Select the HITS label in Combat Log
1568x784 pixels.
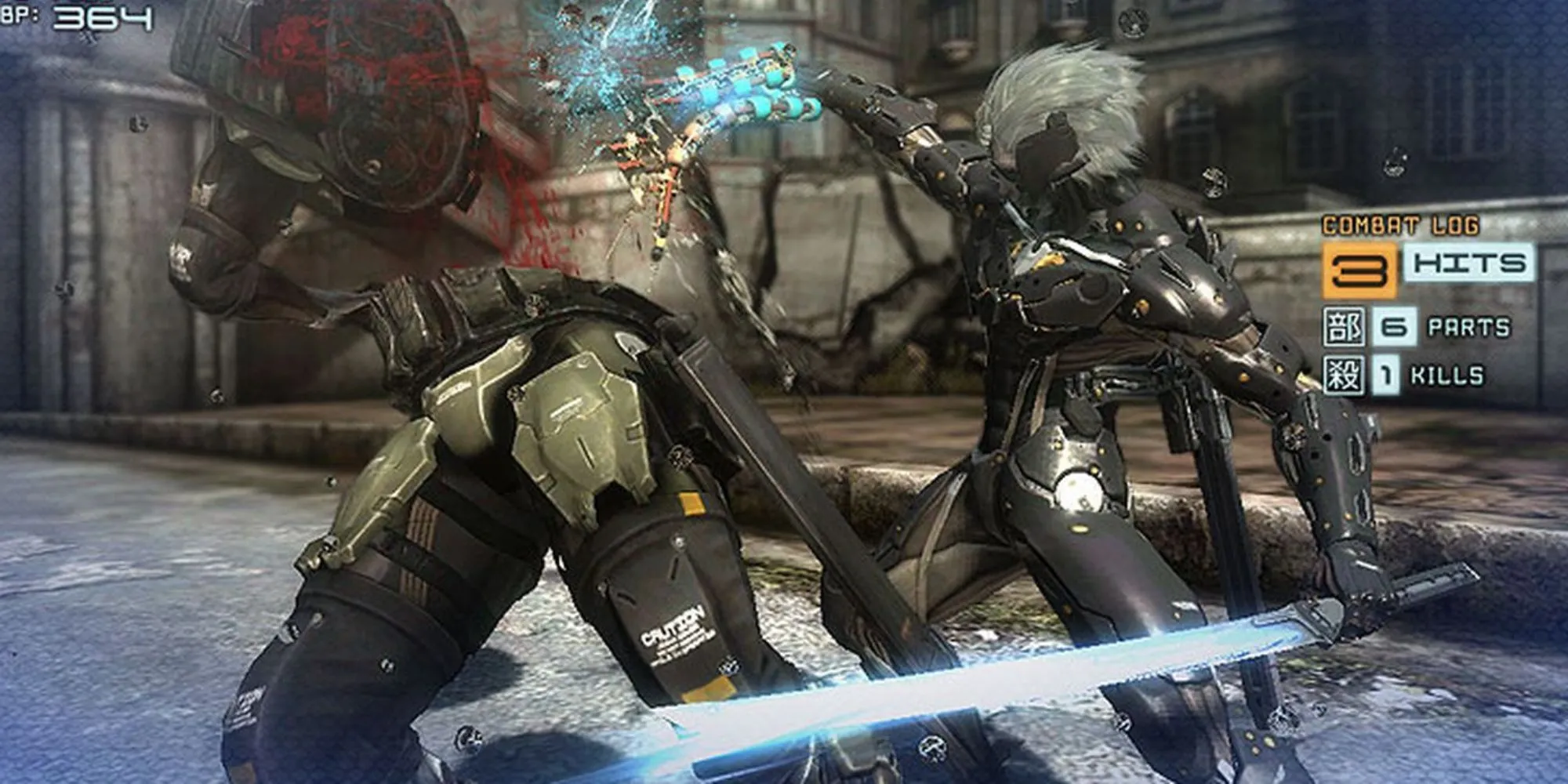click(x=1468, y=264)
